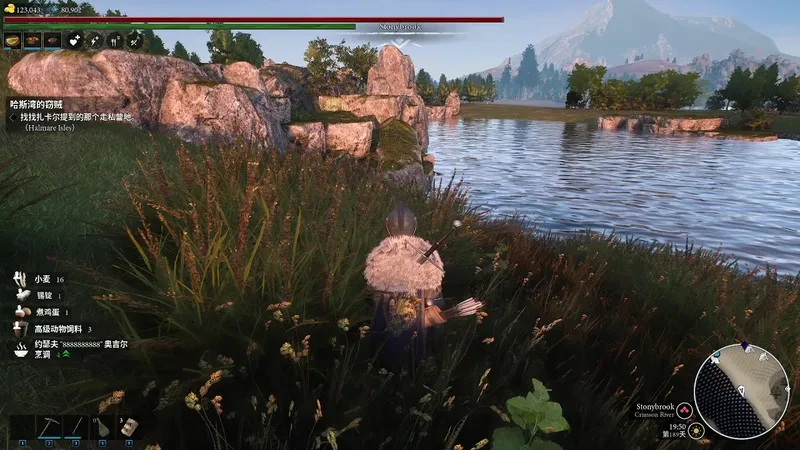Click the 小麦 item notification
The width and height of the screenshot is (800, 450).
pyautogui.click(x=40, y=280)
